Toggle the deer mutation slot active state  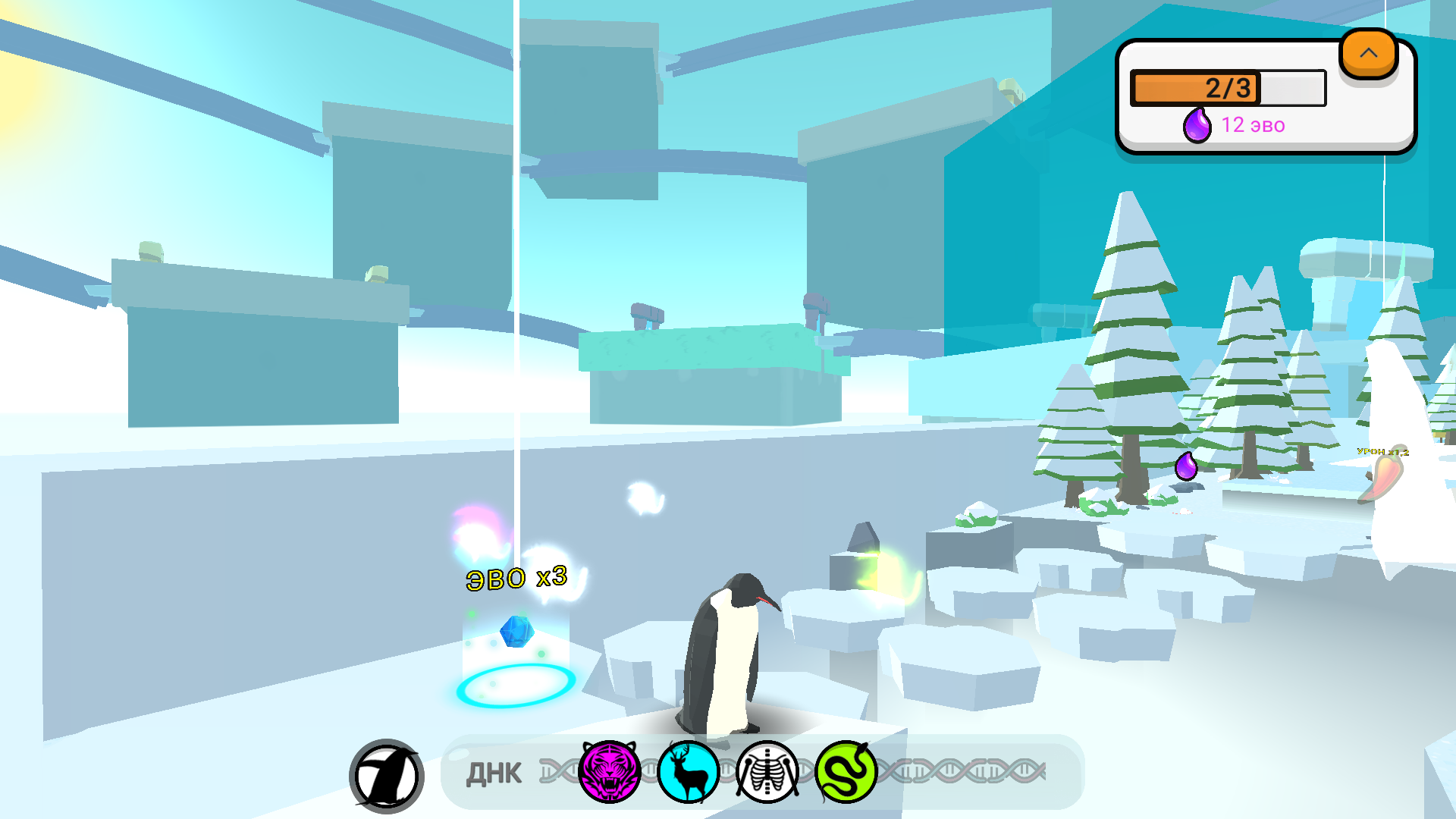click(x=687, y=771)
